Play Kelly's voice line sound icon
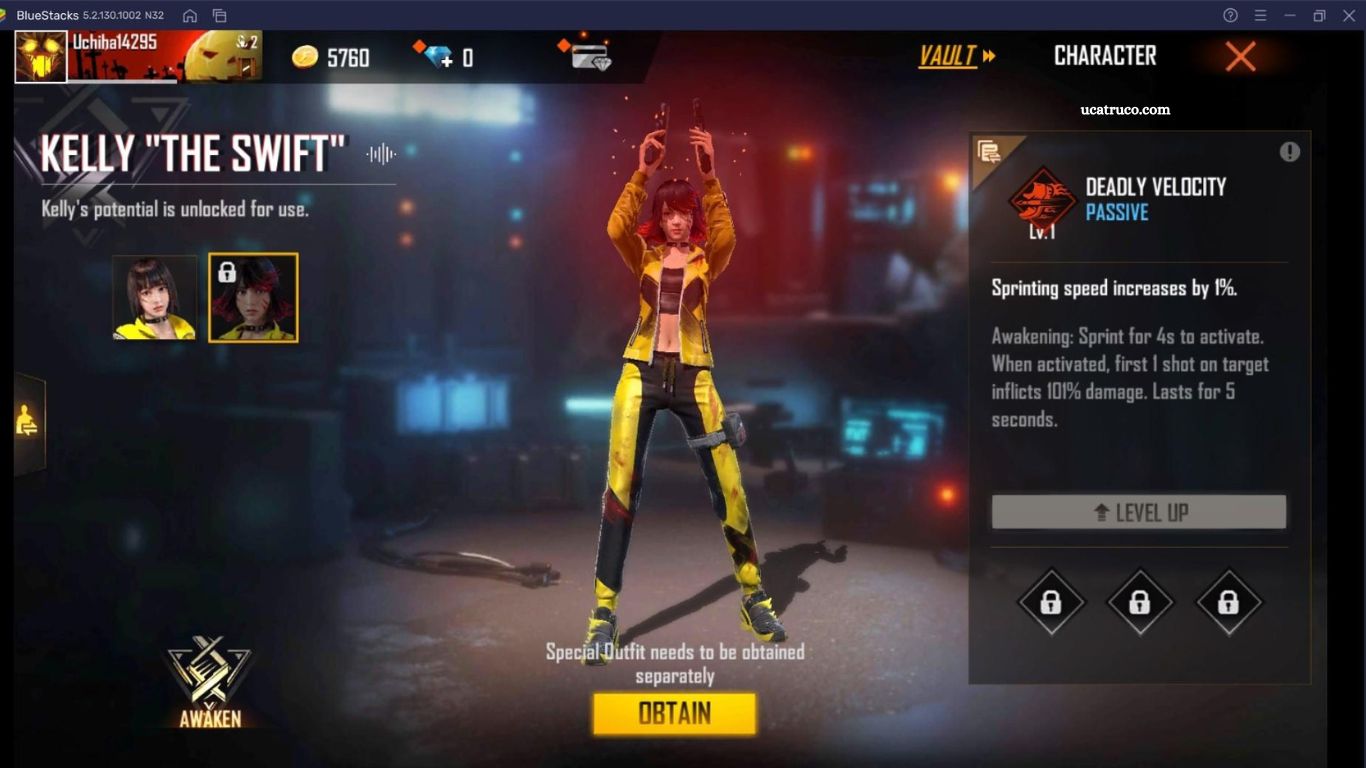The height and width of the screenshot is (768, 1366). (x=381, y=154)
